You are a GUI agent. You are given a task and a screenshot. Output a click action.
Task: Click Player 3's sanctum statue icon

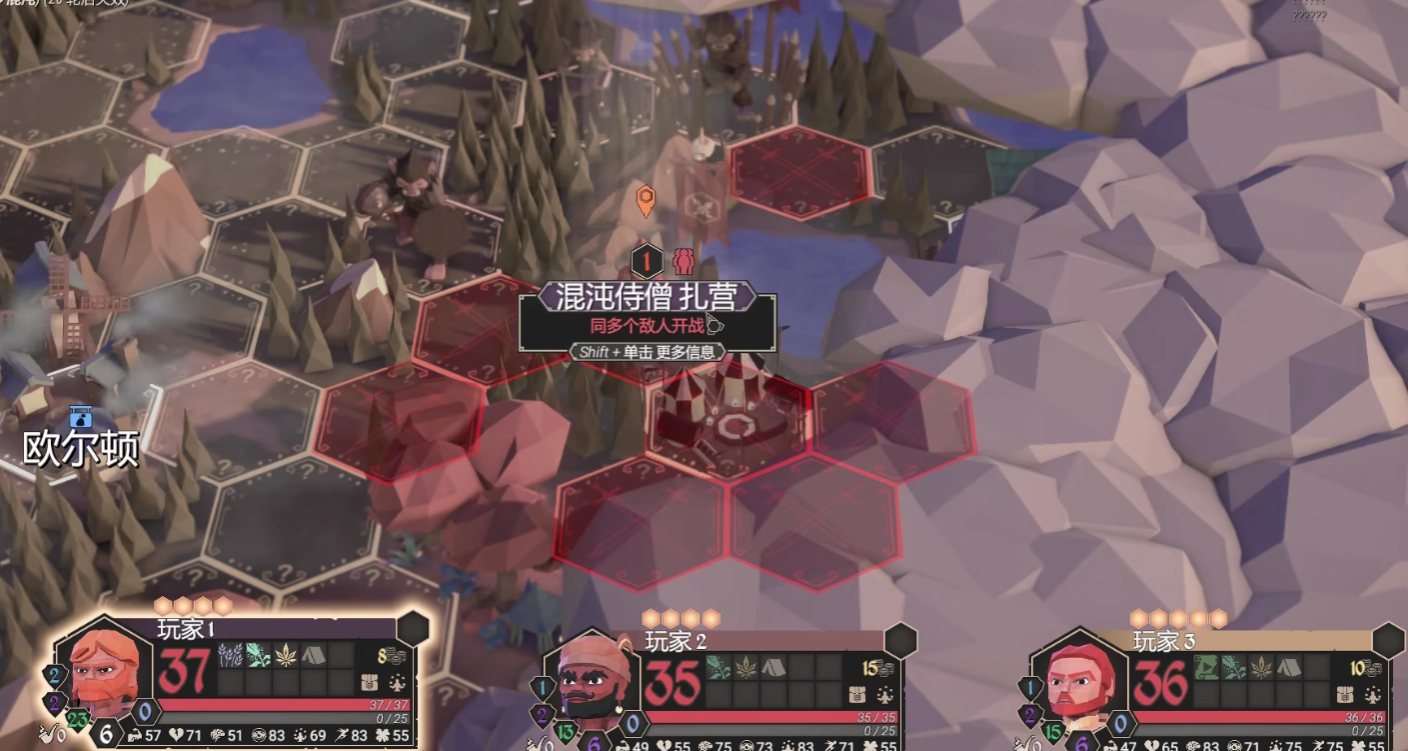point(1372,694)
